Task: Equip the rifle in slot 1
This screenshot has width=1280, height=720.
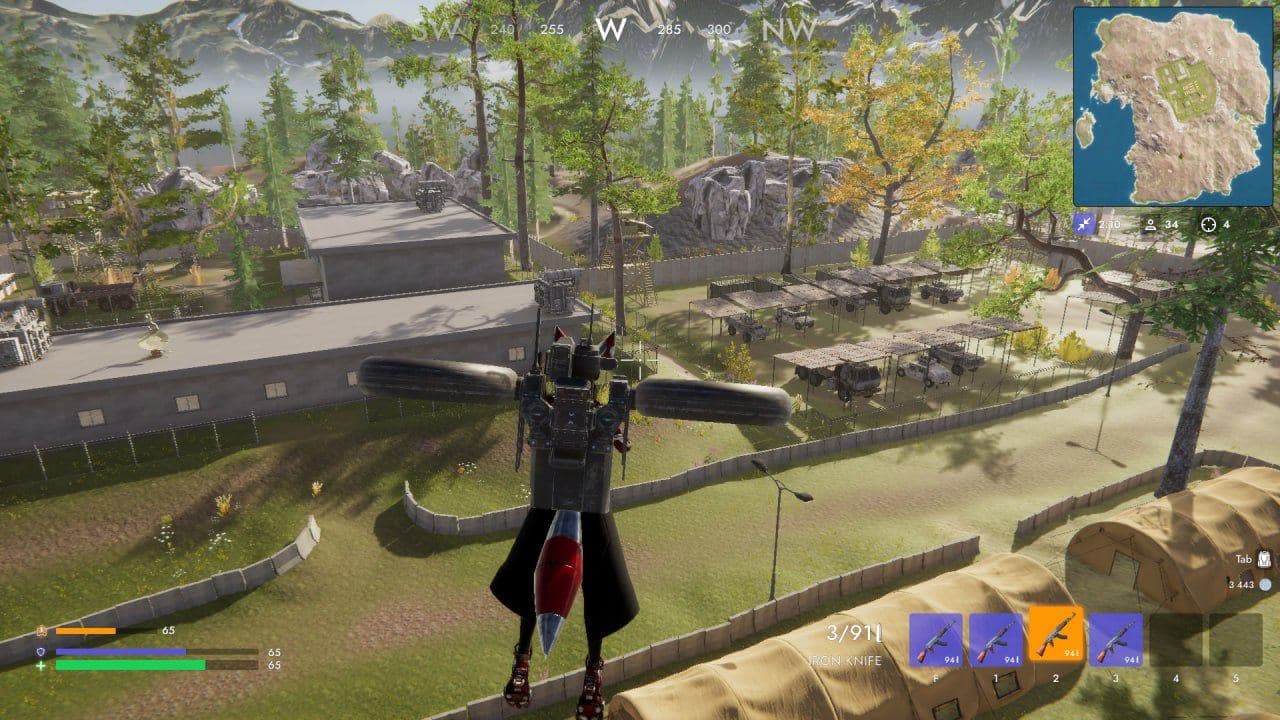Action: click(x=995, y=639)
